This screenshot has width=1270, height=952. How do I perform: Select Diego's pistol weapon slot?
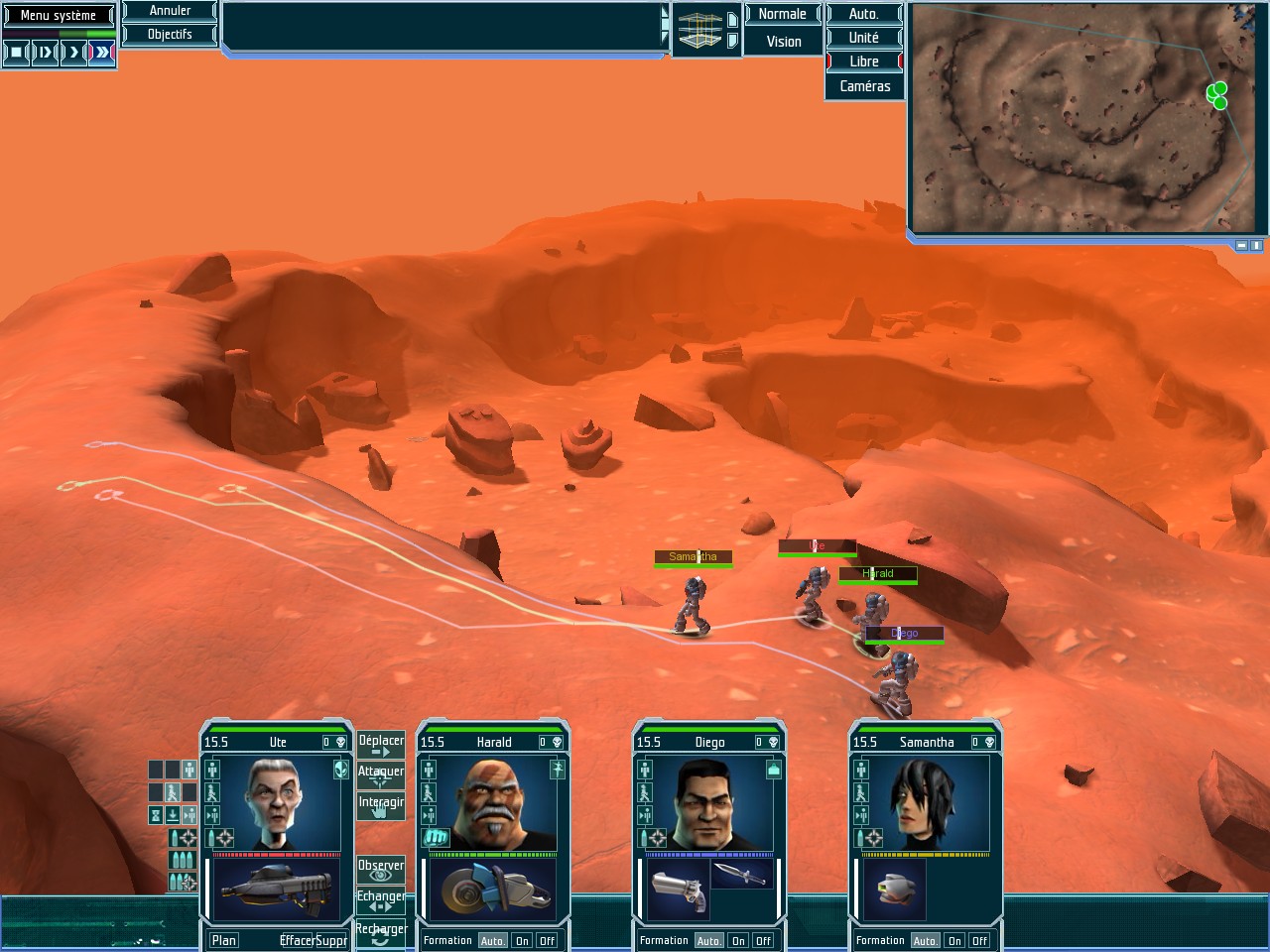[678, 890]
